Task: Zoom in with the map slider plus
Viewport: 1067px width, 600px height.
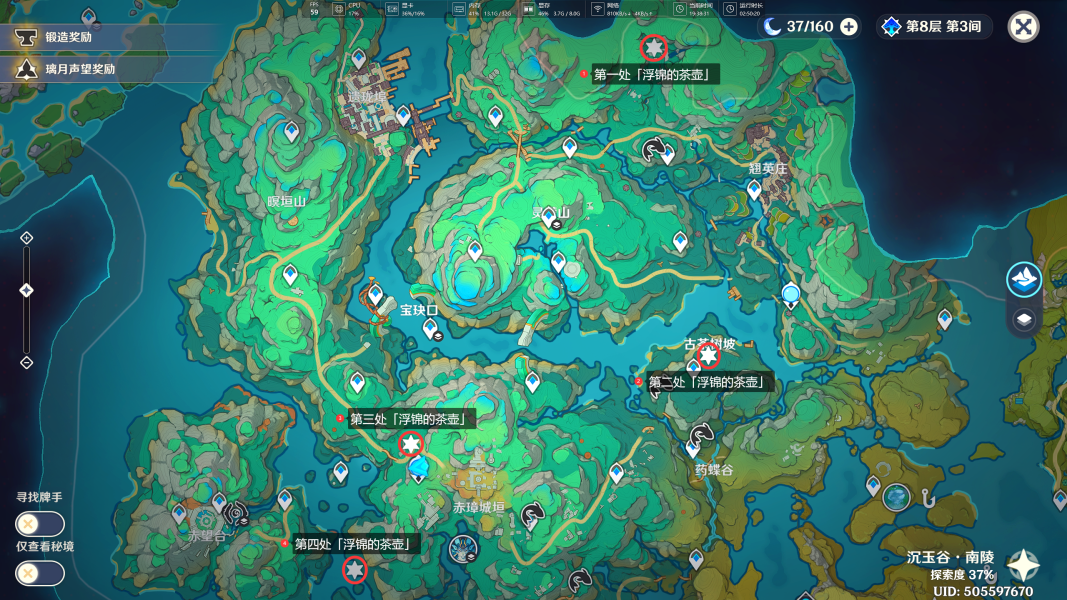Action: pyautogui.click(x=27, y=238)
